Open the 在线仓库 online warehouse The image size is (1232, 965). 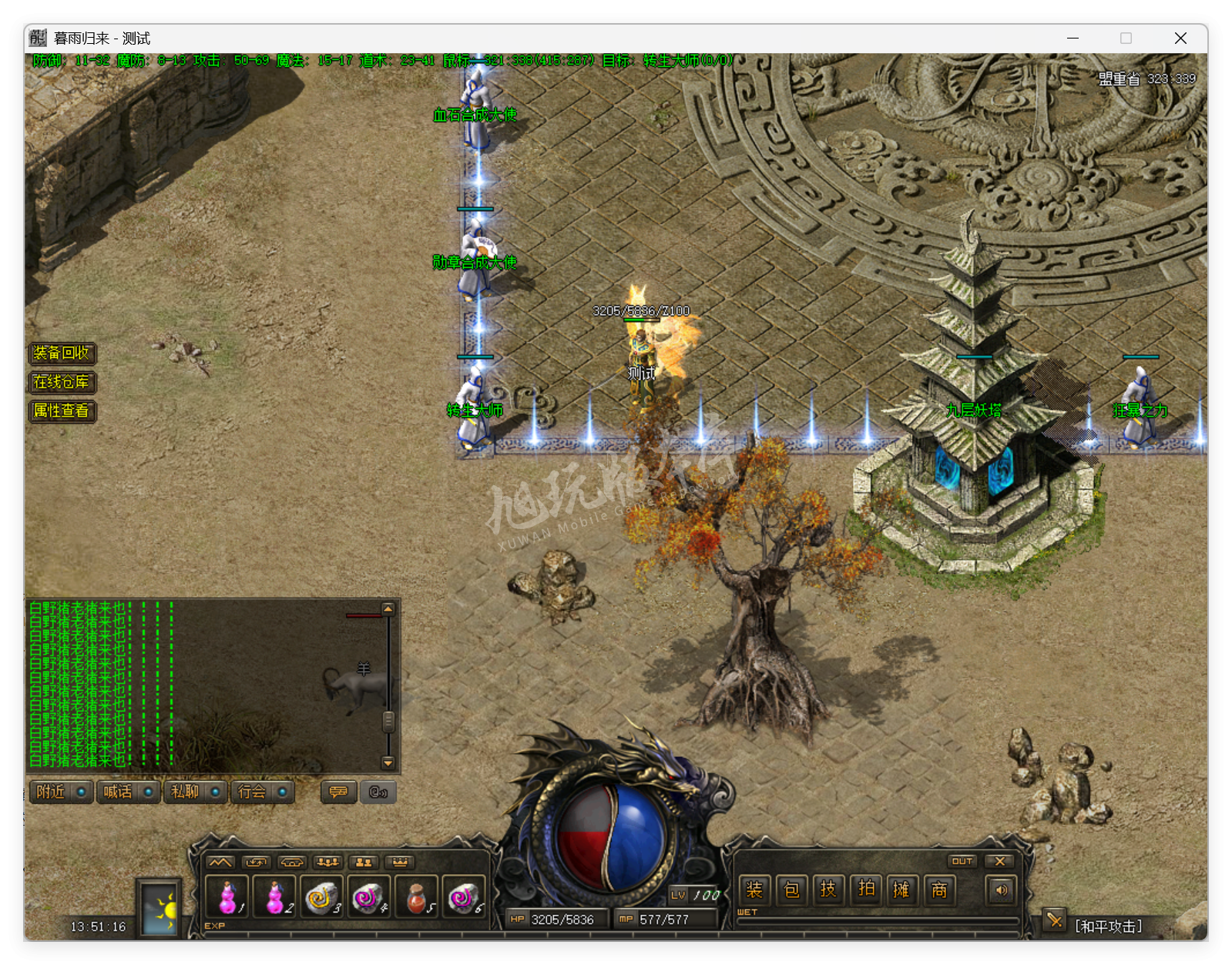(x=62, y=382)
